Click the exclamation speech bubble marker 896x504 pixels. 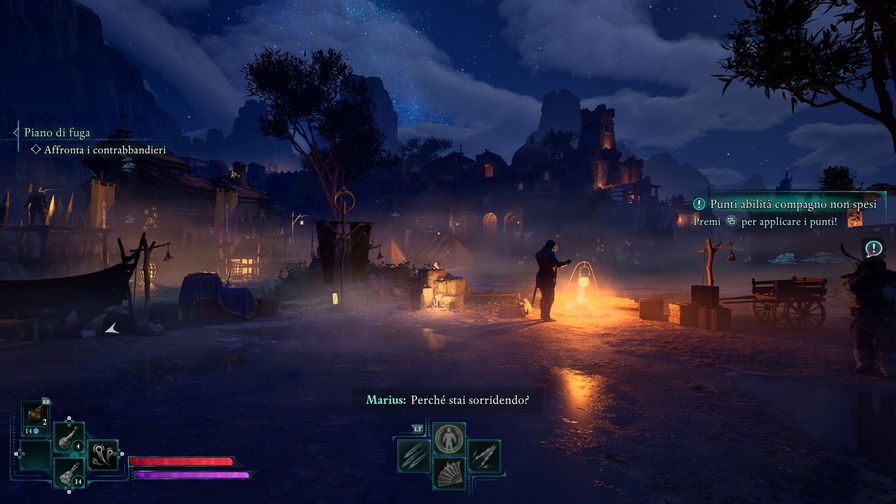pos(873,248)
